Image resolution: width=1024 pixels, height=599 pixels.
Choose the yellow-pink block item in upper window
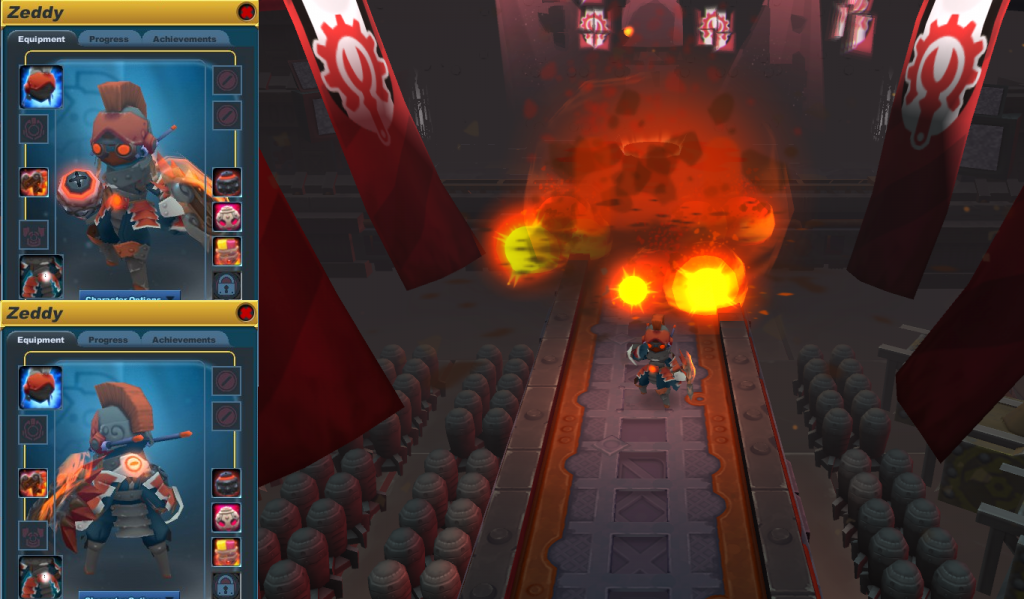(227, 251)
